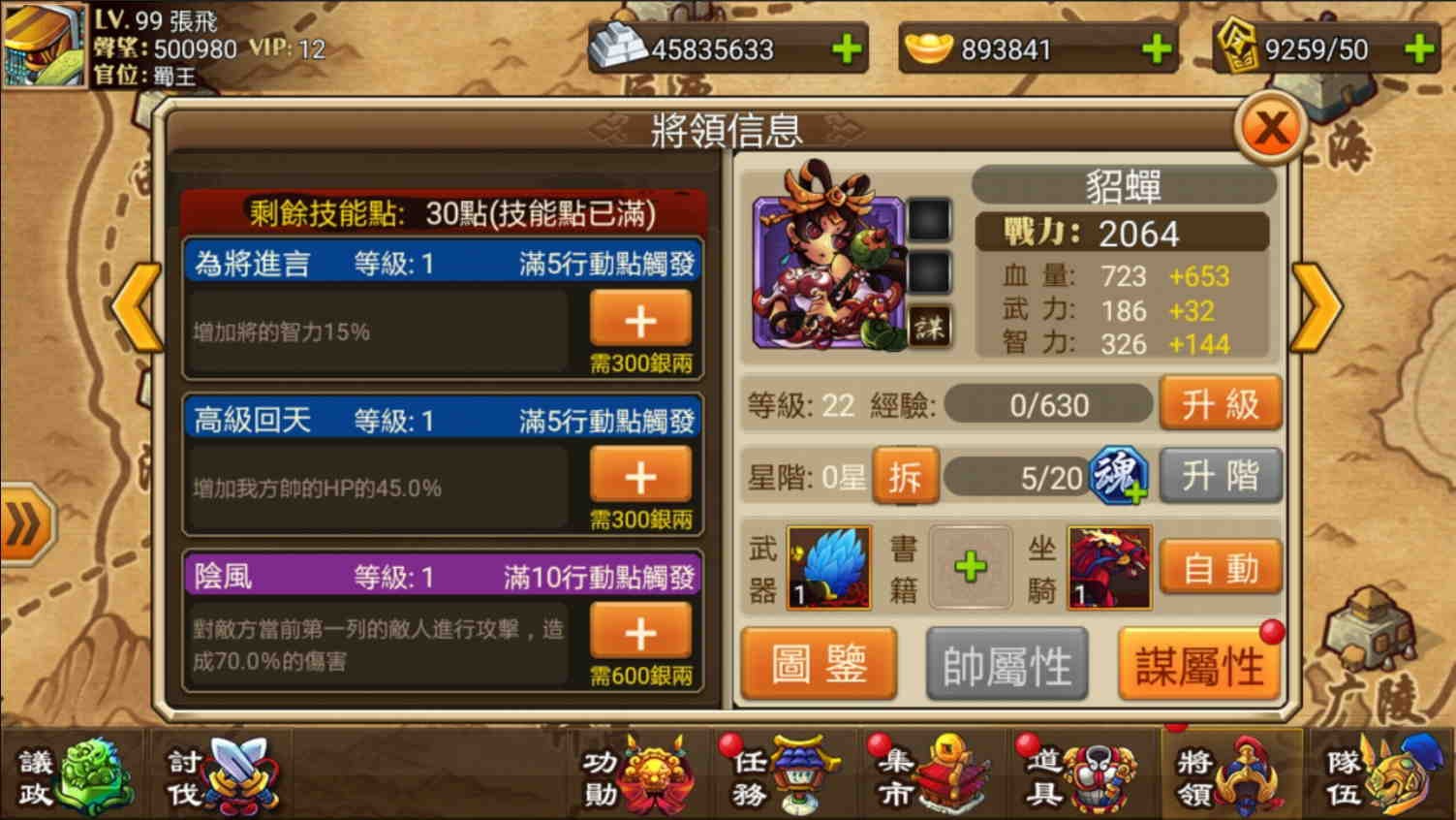Screen dimensions: 1456x820
Task: Select the 討伐 swords icon
Action: click(218, 775)
